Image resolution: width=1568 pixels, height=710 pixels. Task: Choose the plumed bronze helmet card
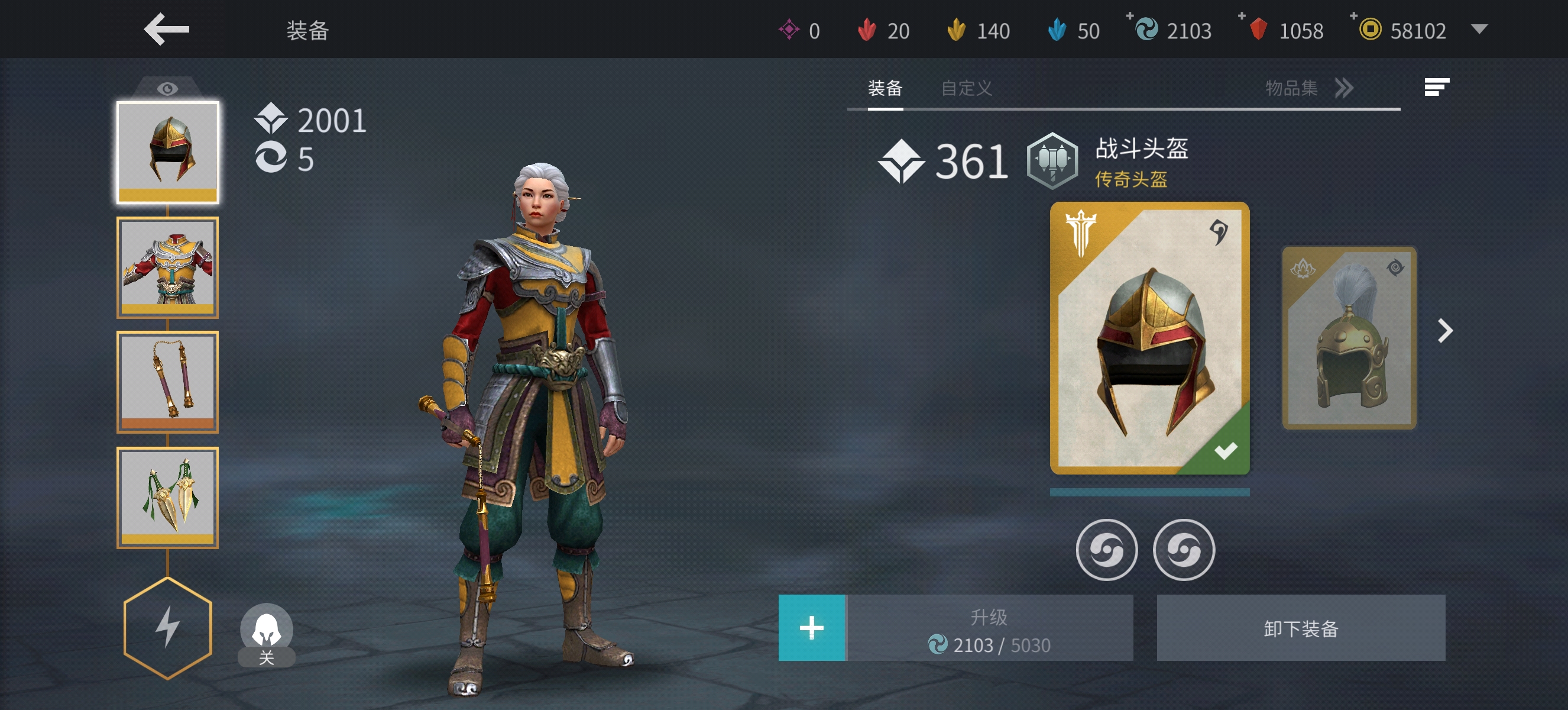[x=1349, y=338]
